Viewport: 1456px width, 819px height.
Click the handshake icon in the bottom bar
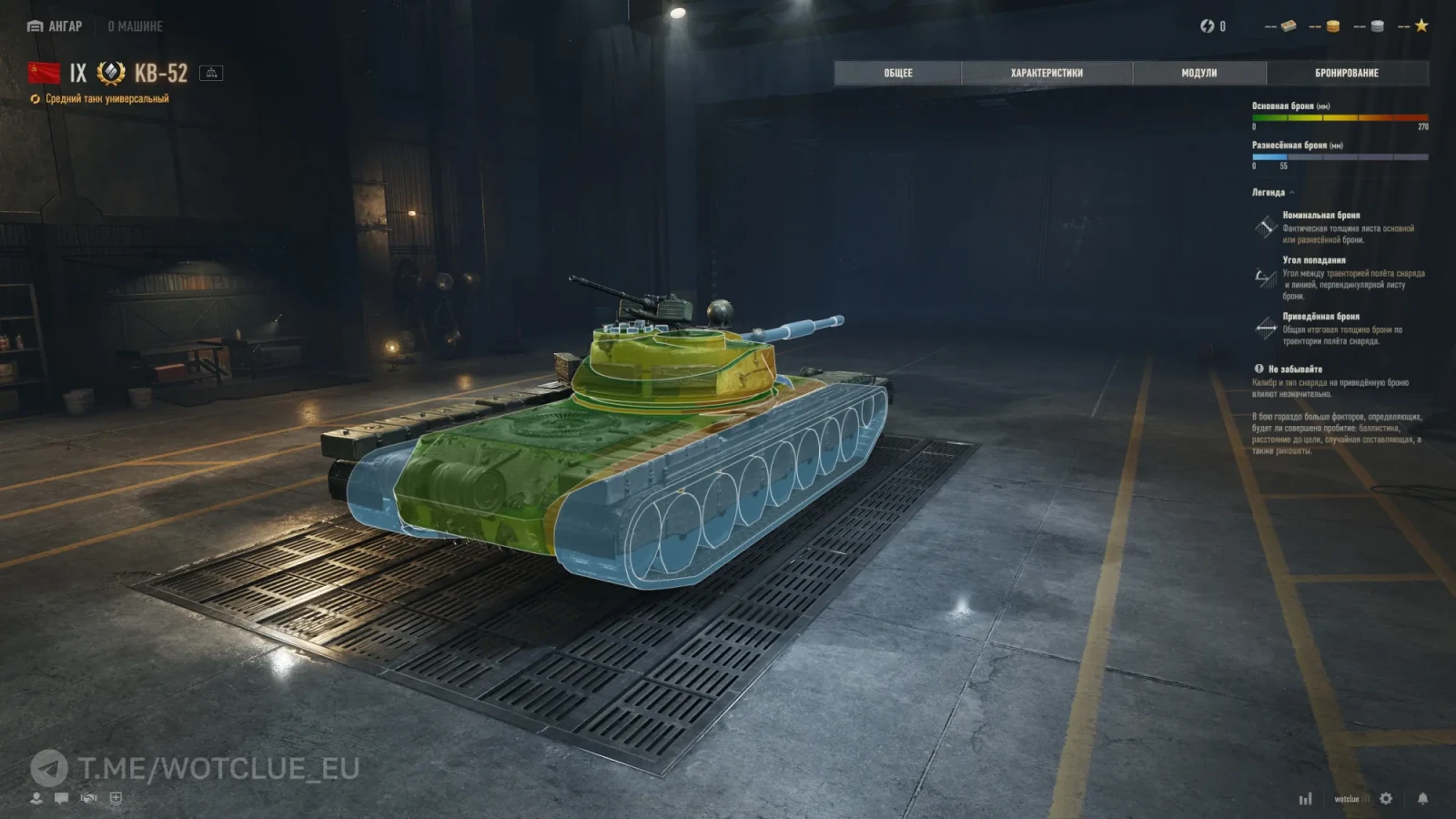88,798
